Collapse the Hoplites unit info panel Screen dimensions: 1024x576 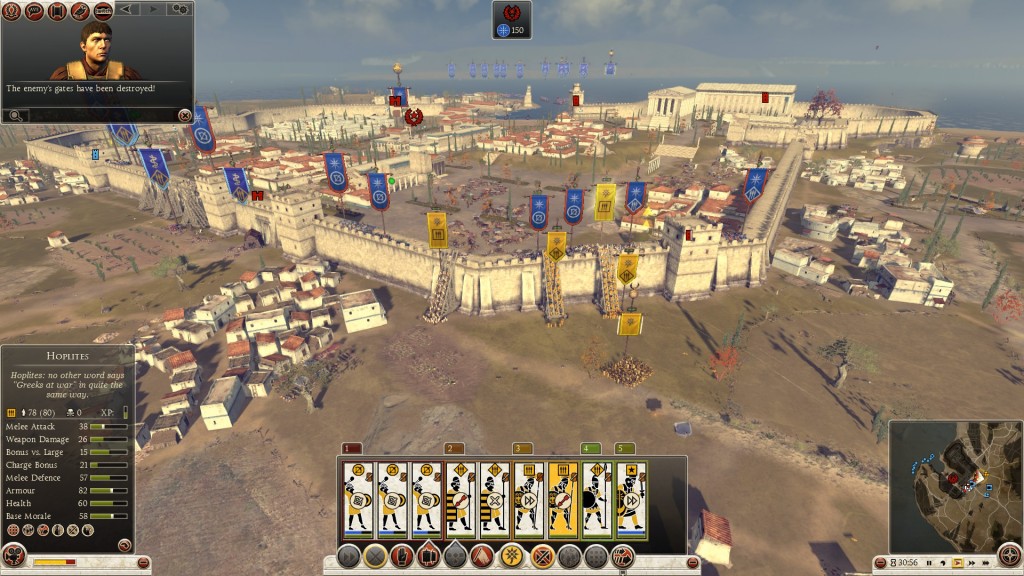124,545
